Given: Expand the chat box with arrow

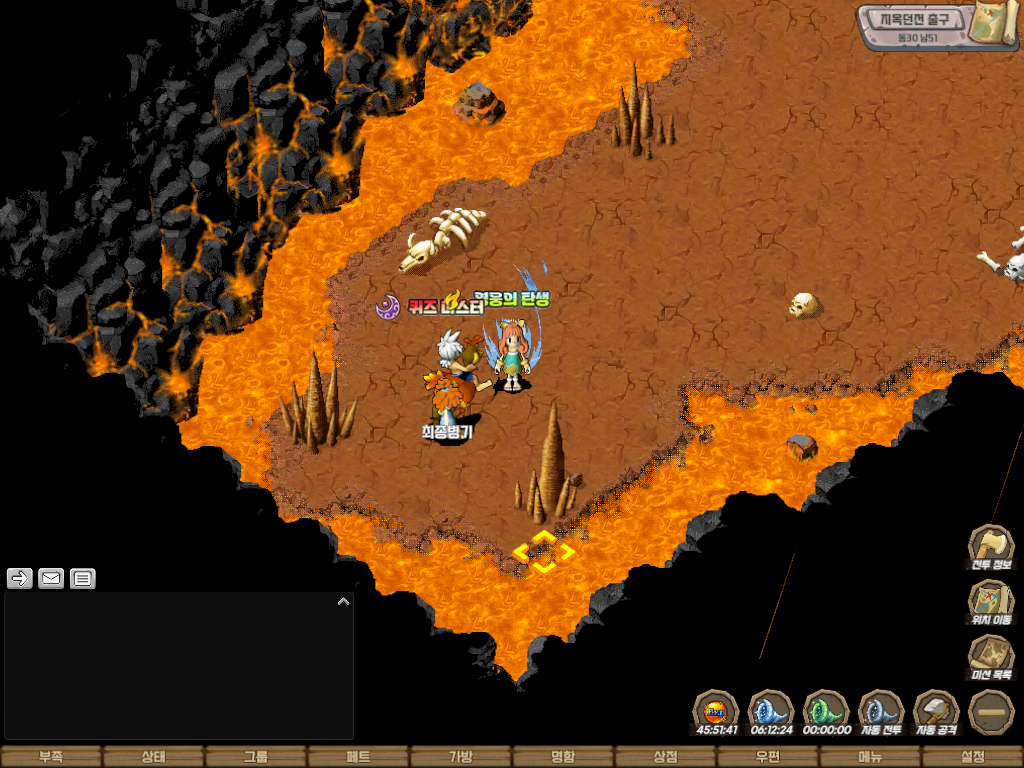Looking at the screenshot, I should 343,602.
